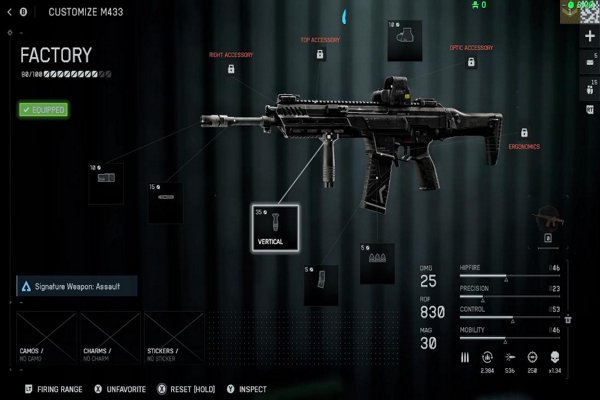Click the locked Ergonomics slot
This screenshot has height=400, width=600.
click(524, 132)
